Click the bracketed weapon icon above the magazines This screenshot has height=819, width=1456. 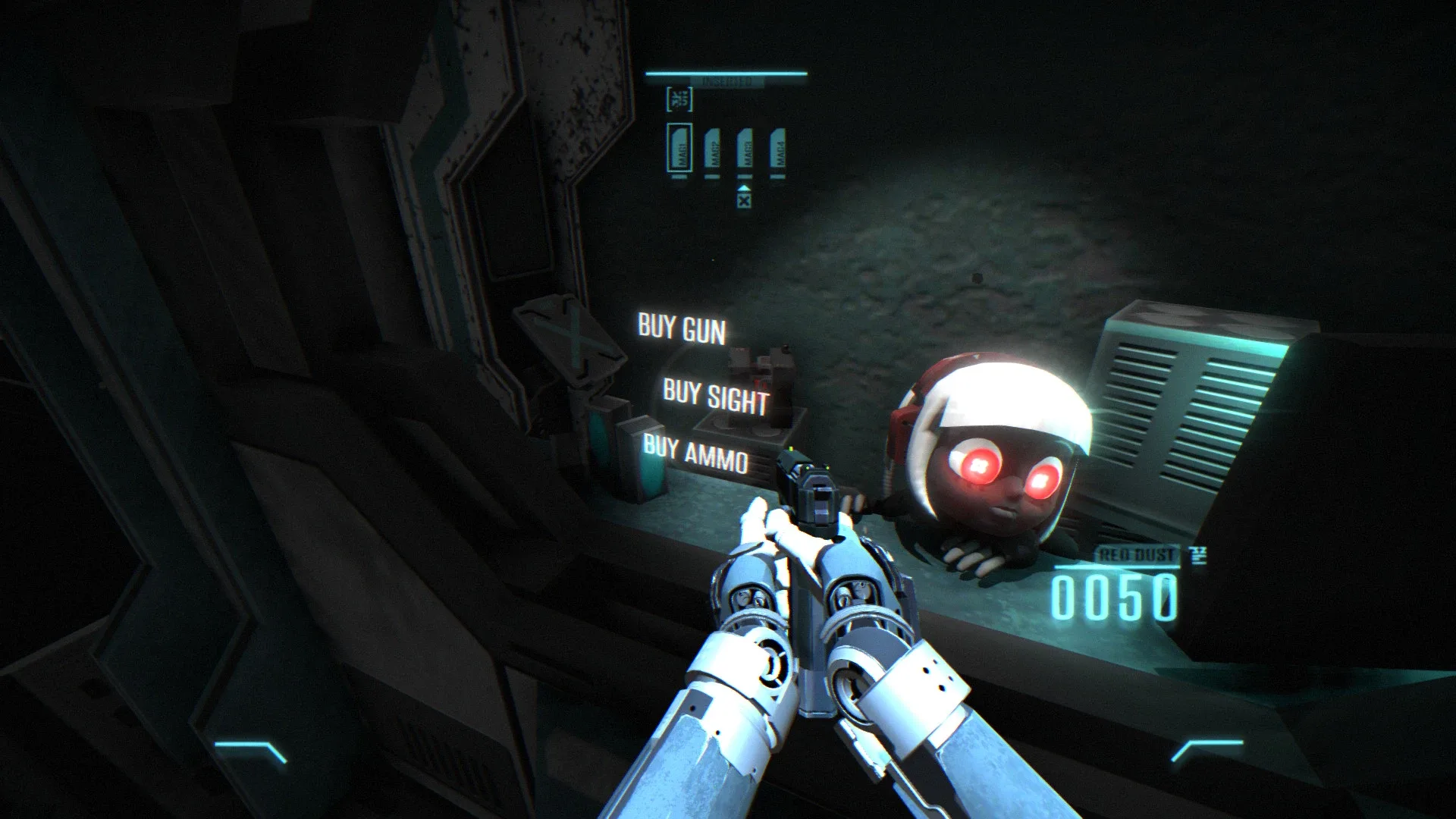tap(679, 99)
